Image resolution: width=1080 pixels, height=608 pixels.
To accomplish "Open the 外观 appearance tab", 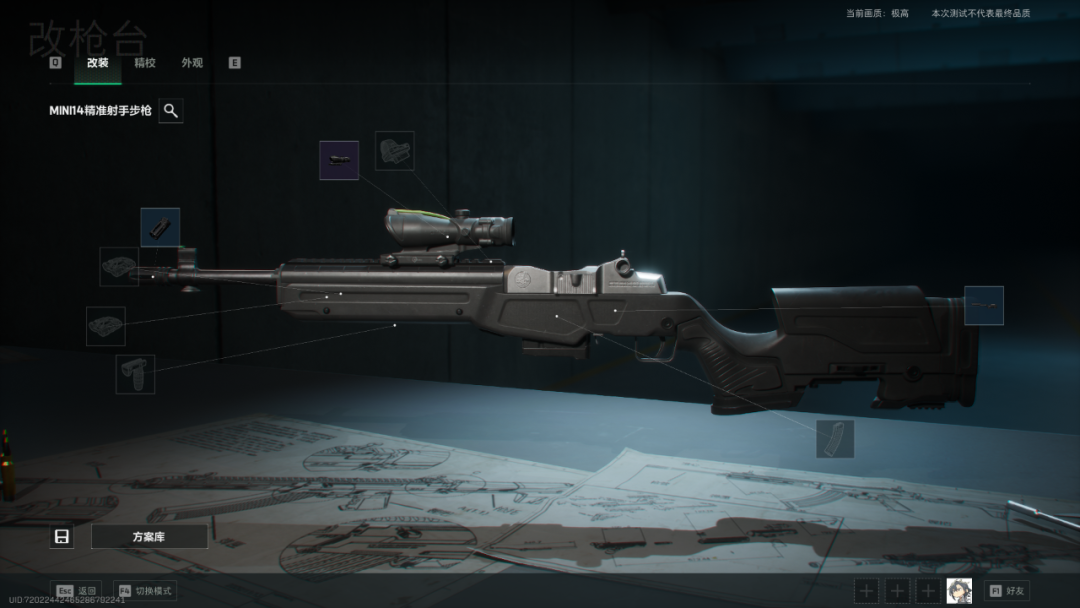I will pos(192,63).
